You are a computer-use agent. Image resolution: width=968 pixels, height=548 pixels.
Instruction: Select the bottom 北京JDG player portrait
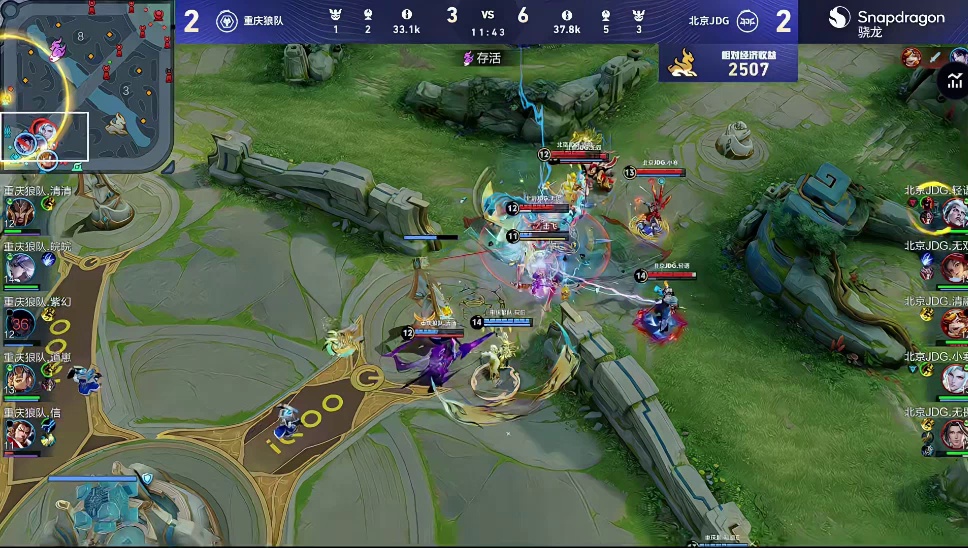(953, 433)
